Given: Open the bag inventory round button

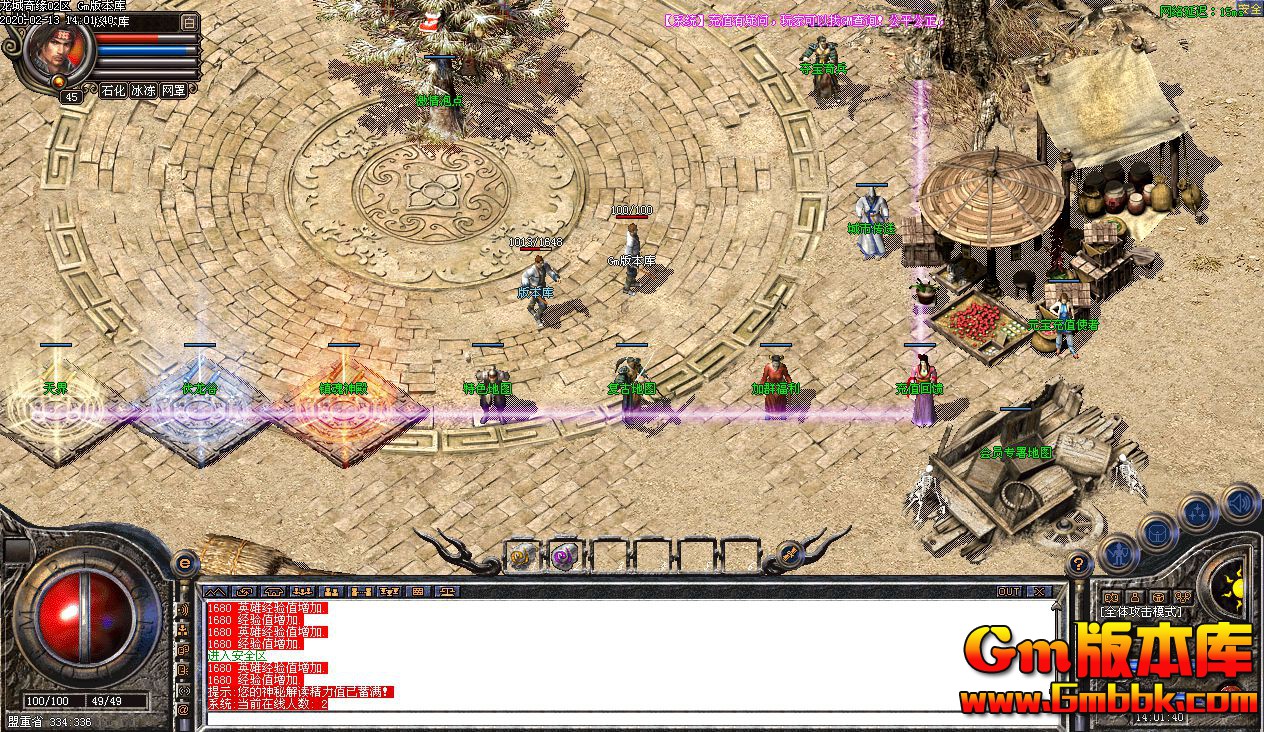Looking at the screenshot, I should (1157, 533).
